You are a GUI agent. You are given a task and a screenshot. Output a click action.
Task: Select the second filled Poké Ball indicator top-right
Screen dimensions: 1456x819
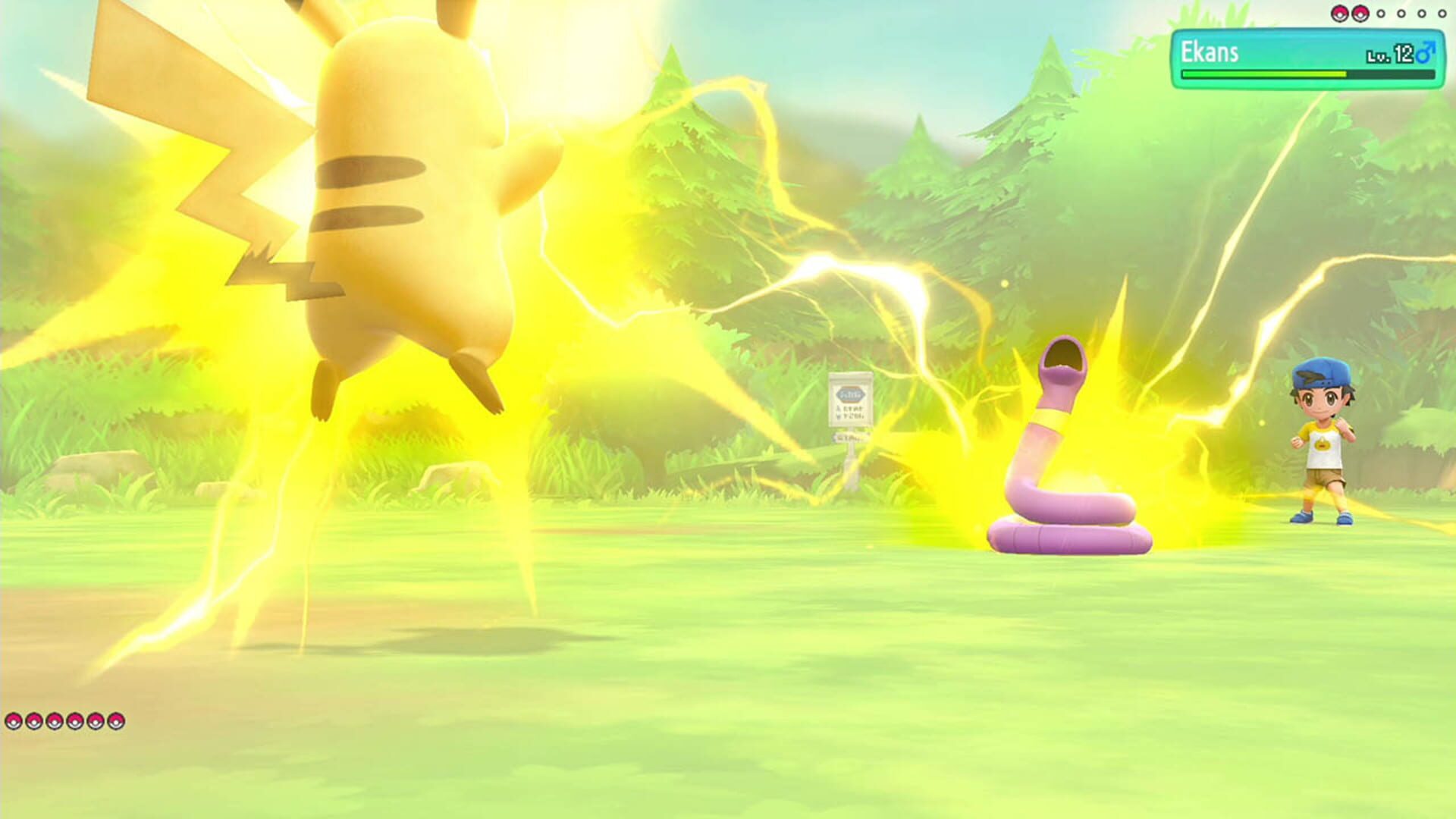1360,13
